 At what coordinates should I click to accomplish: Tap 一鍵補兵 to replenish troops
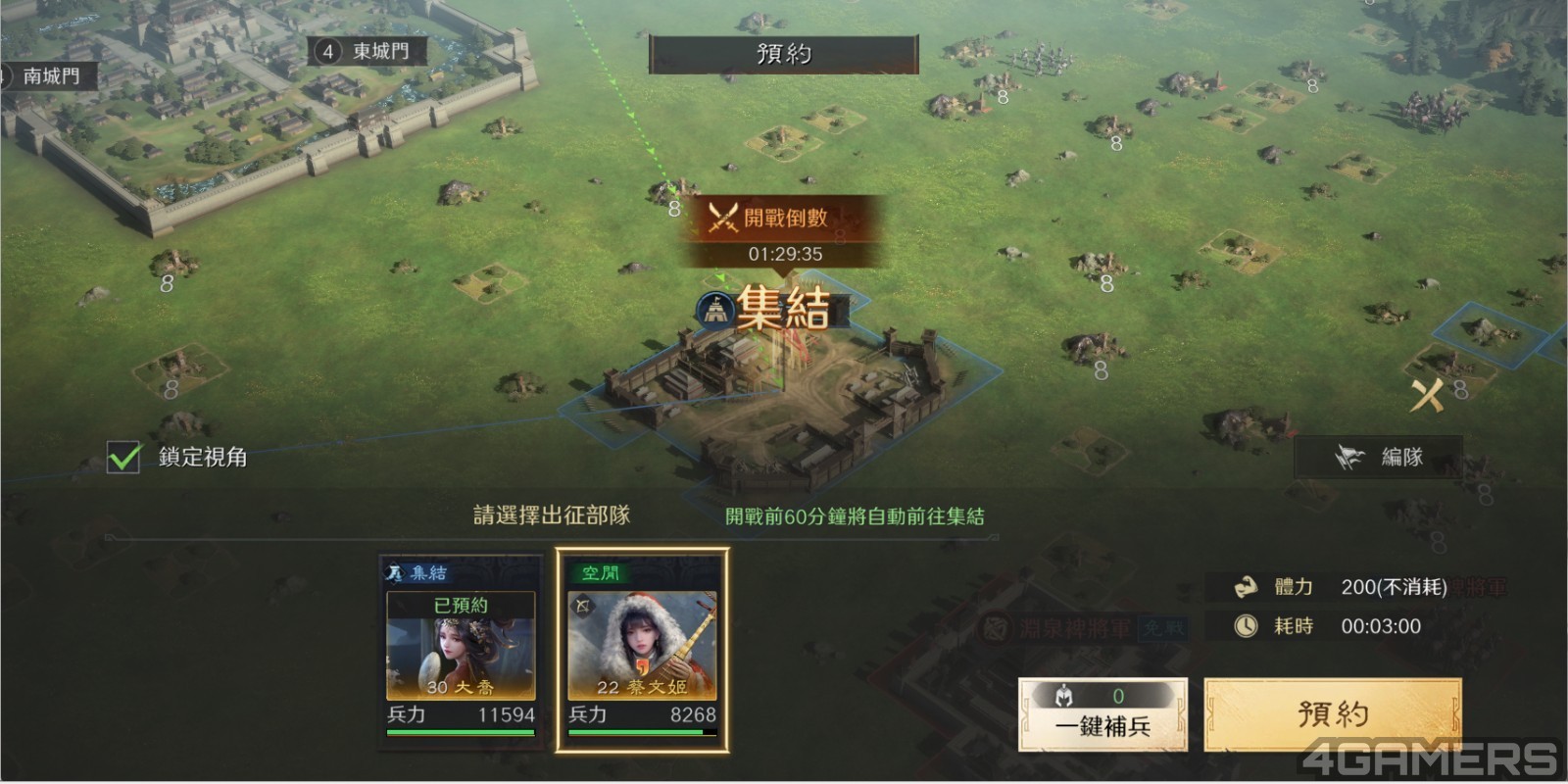(x=1102, y=715)
